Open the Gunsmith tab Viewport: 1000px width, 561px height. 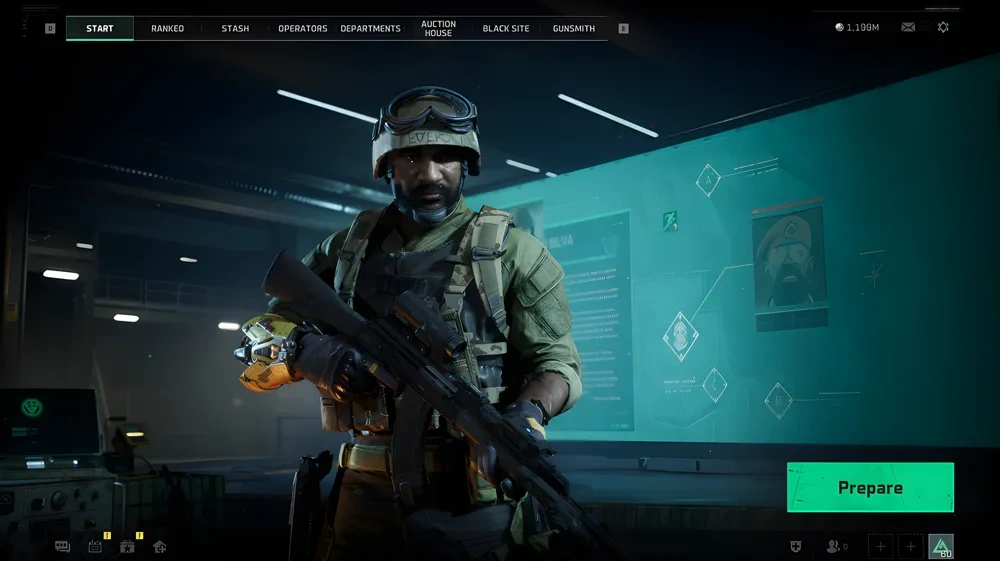(x=574, y=28)
